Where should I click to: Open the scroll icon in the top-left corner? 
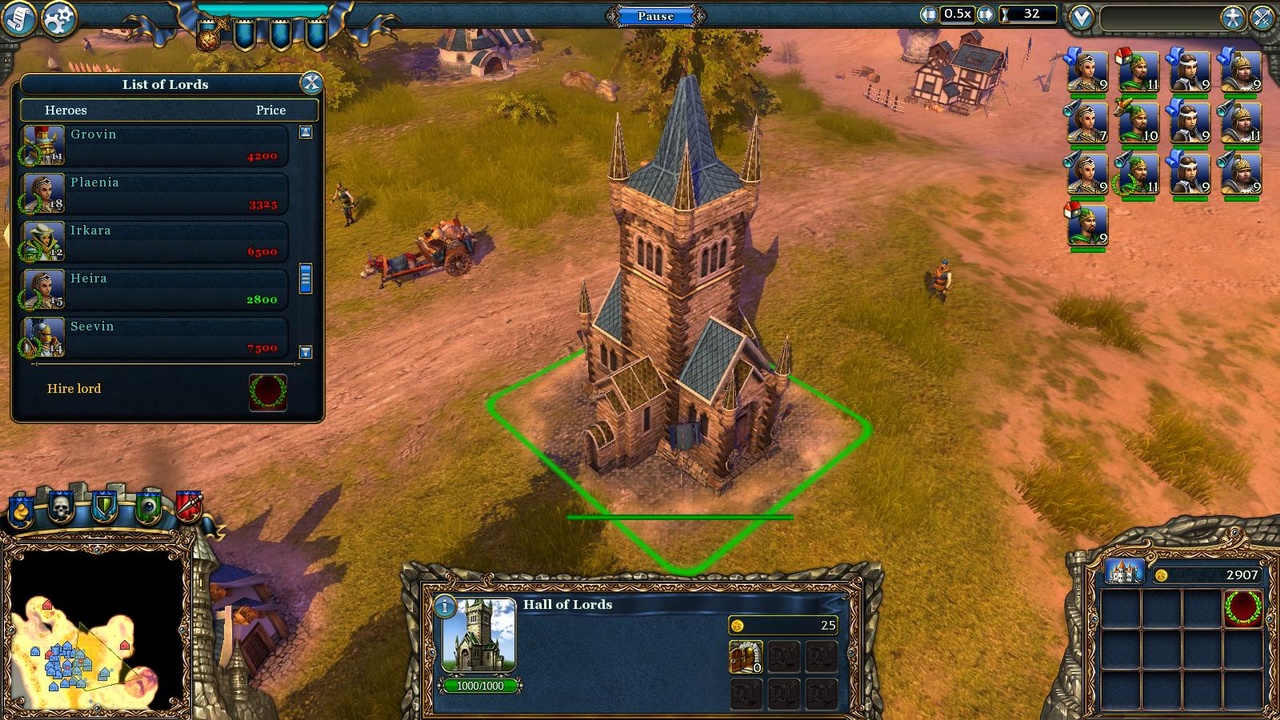(17, 18)
